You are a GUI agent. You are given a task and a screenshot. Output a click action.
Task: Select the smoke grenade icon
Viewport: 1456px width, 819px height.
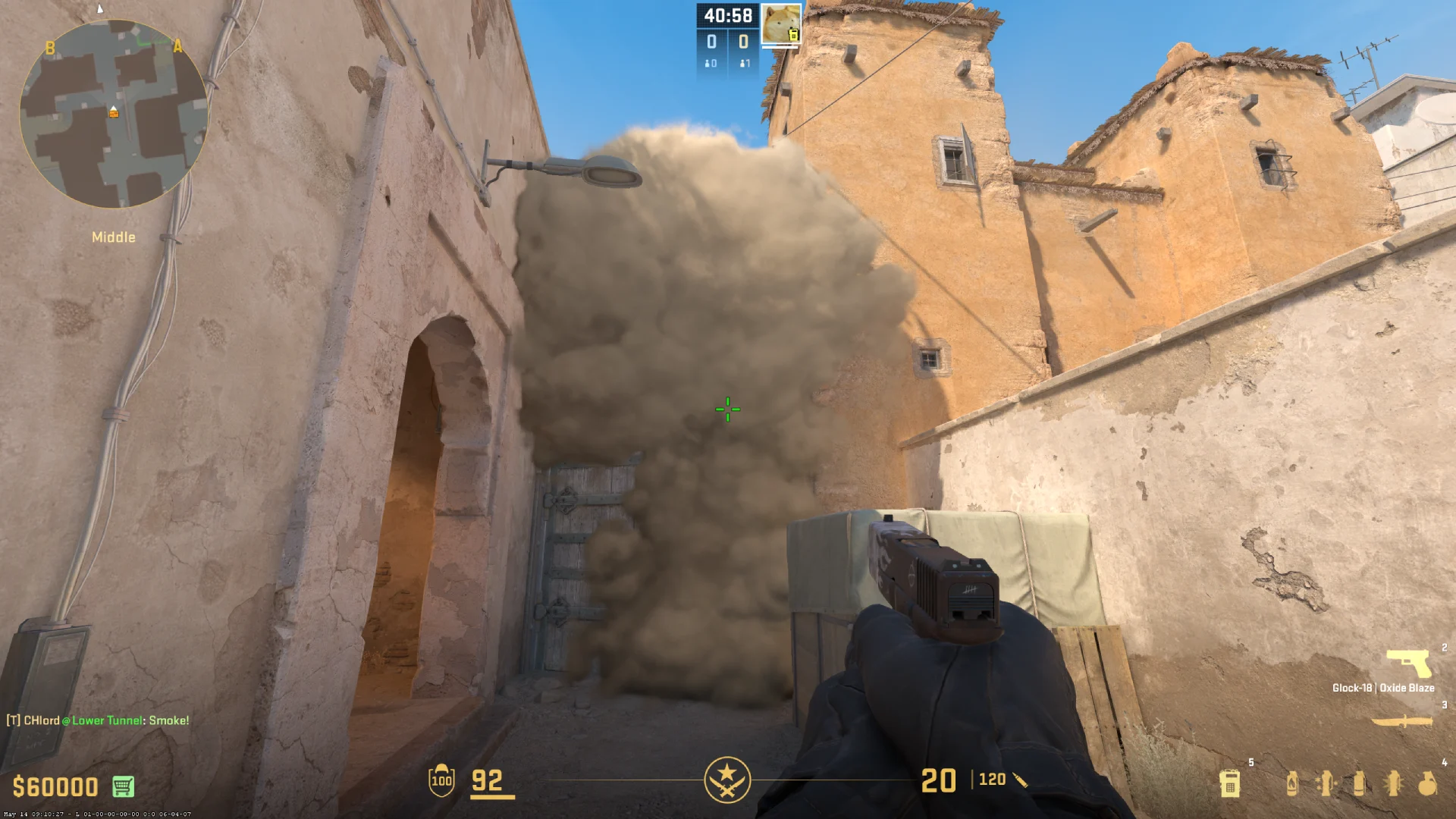1360,784
